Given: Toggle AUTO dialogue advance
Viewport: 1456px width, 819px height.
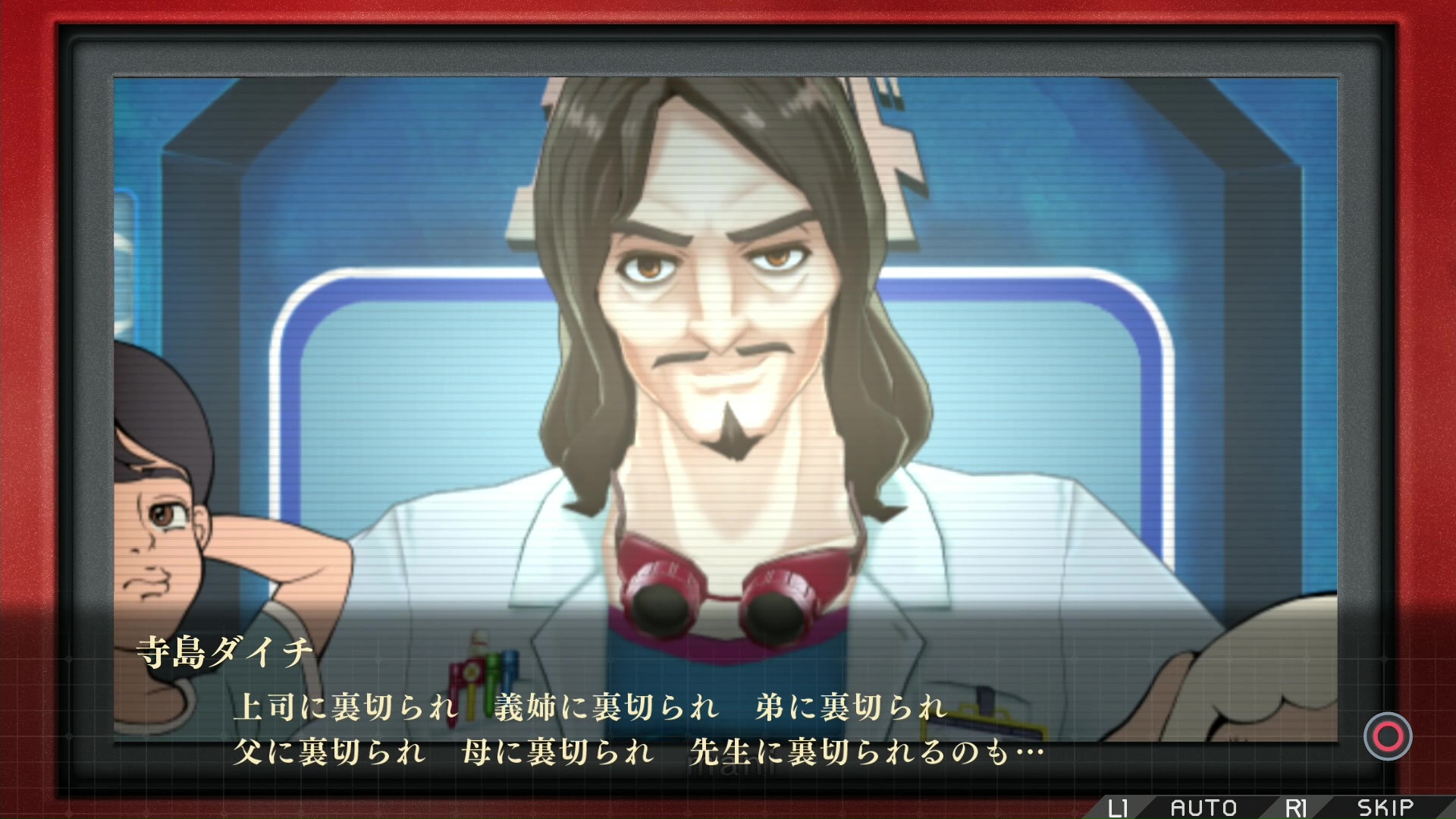Looking at the screenshot, I should [1203, 808].
